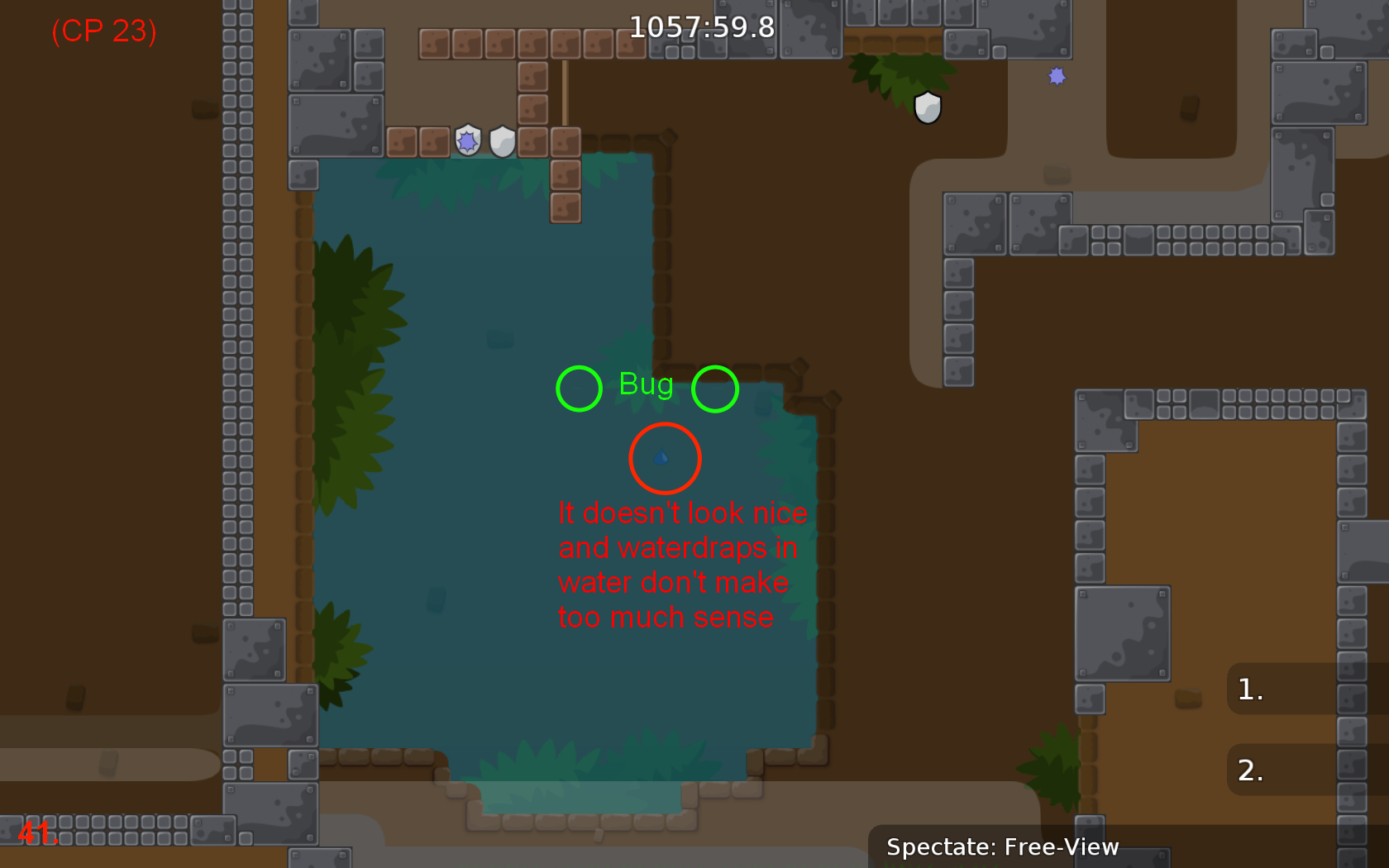Select the purple star pickup beside the shield

click(467, 141)
